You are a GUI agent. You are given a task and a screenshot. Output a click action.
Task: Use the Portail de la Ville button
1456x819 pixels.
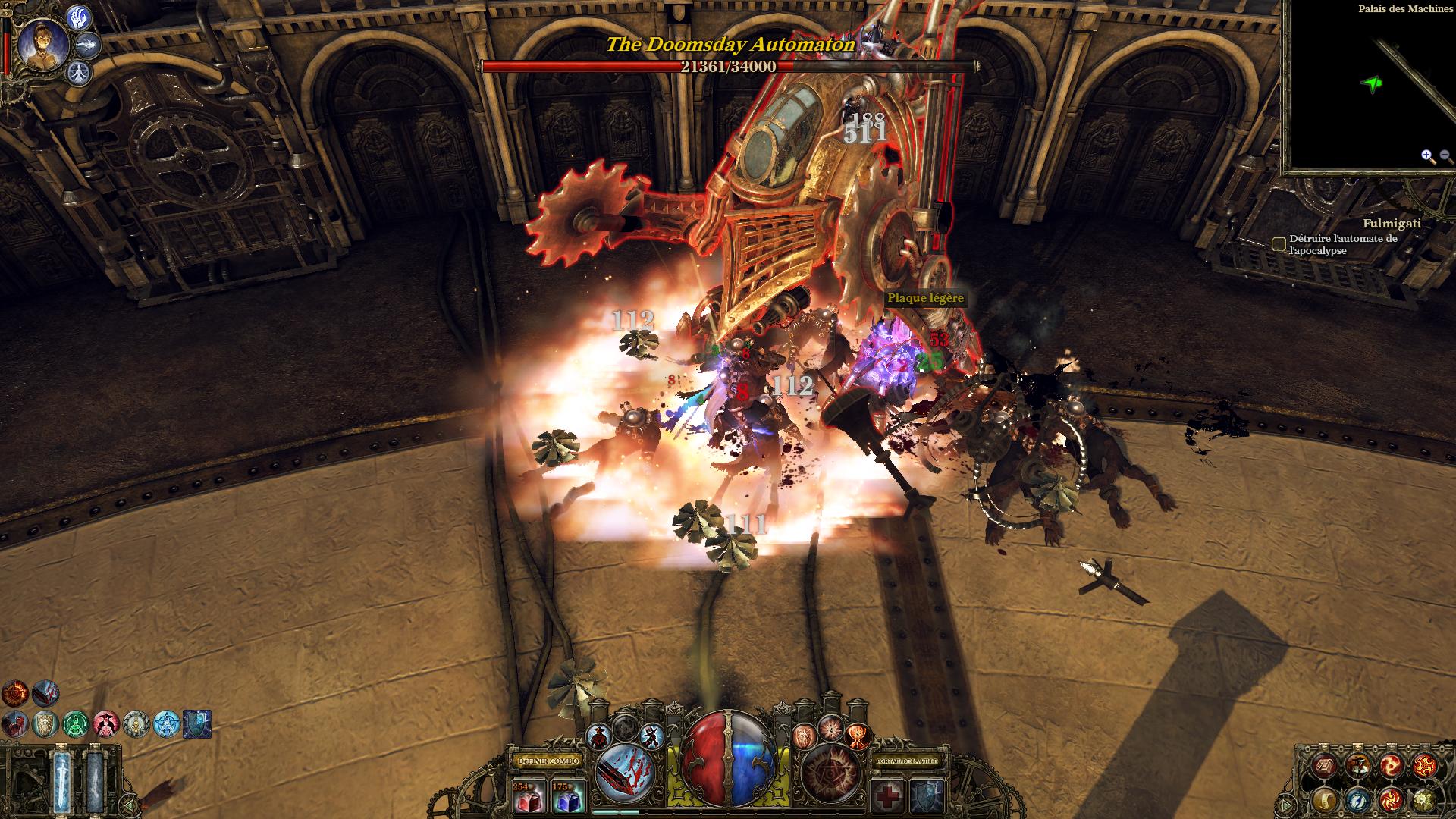coord(906,761)
